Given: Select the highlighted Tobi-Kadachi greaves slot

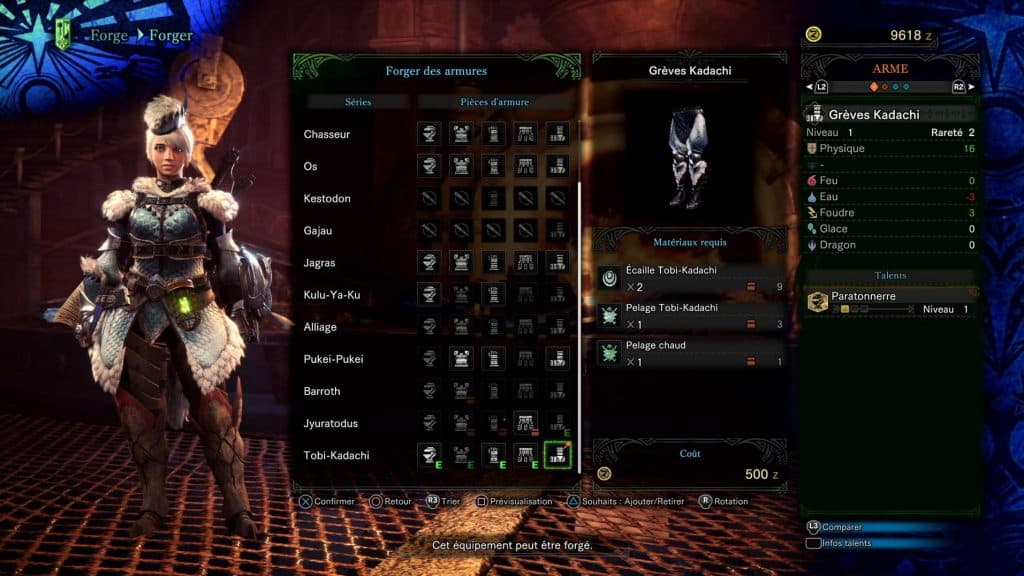Looking at the screenshot, I should point(557,455).
